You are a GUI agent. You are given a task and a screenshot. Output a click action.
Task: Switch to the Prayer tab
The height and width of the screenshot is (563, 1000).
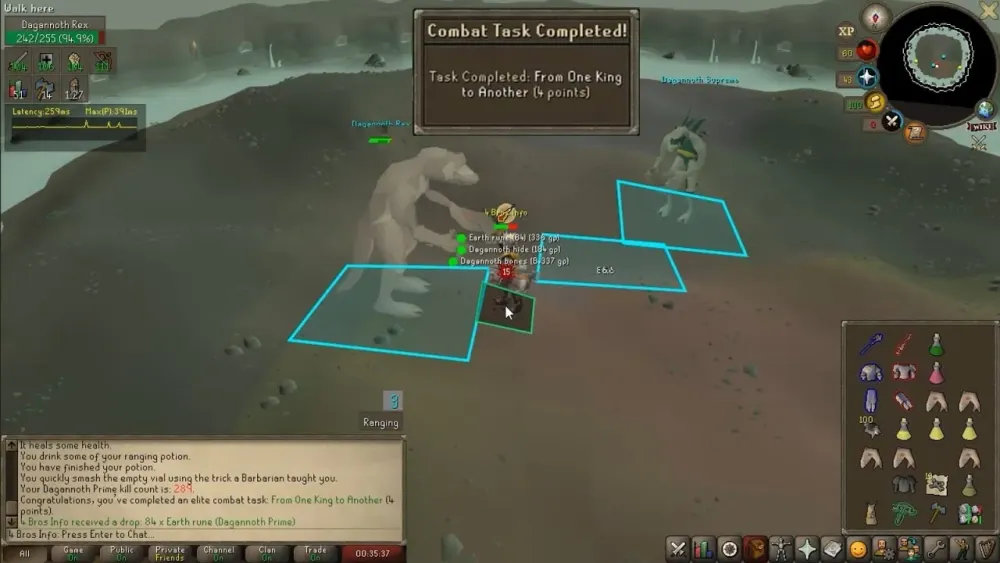[x=806, y=548]
